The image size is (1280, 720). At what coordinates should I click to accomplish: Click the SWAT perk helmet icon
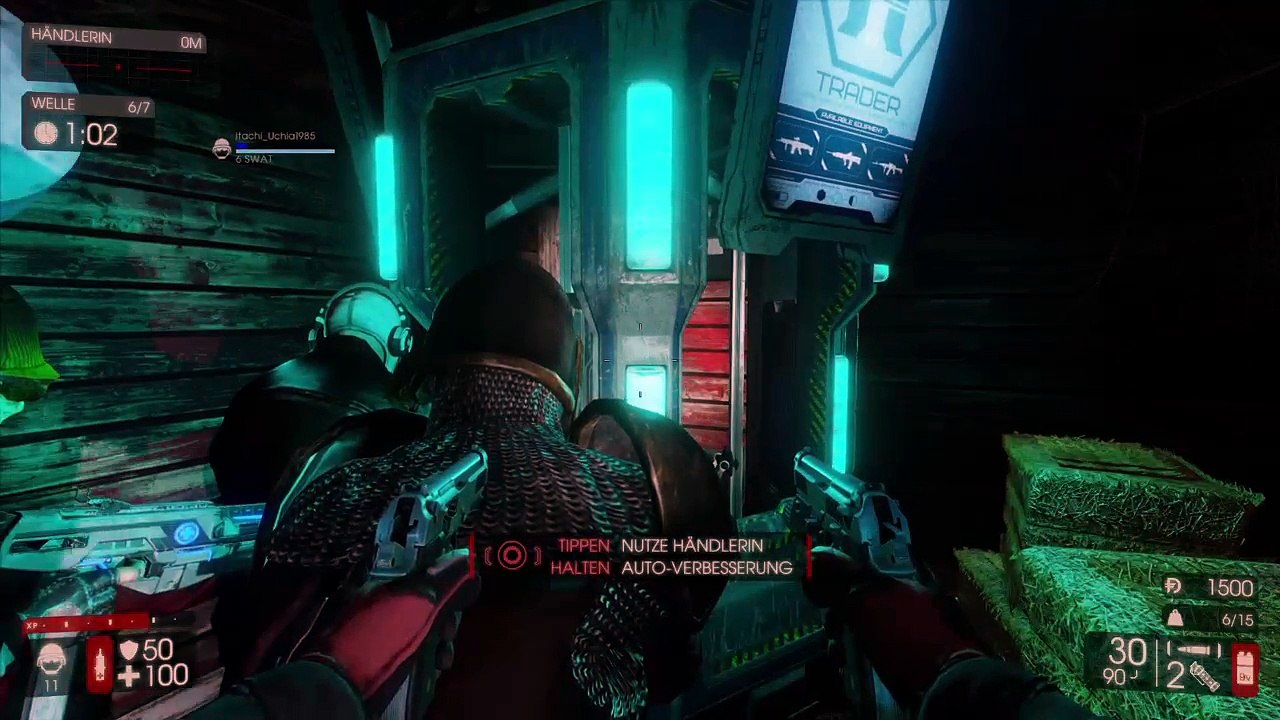pos(50,661)
